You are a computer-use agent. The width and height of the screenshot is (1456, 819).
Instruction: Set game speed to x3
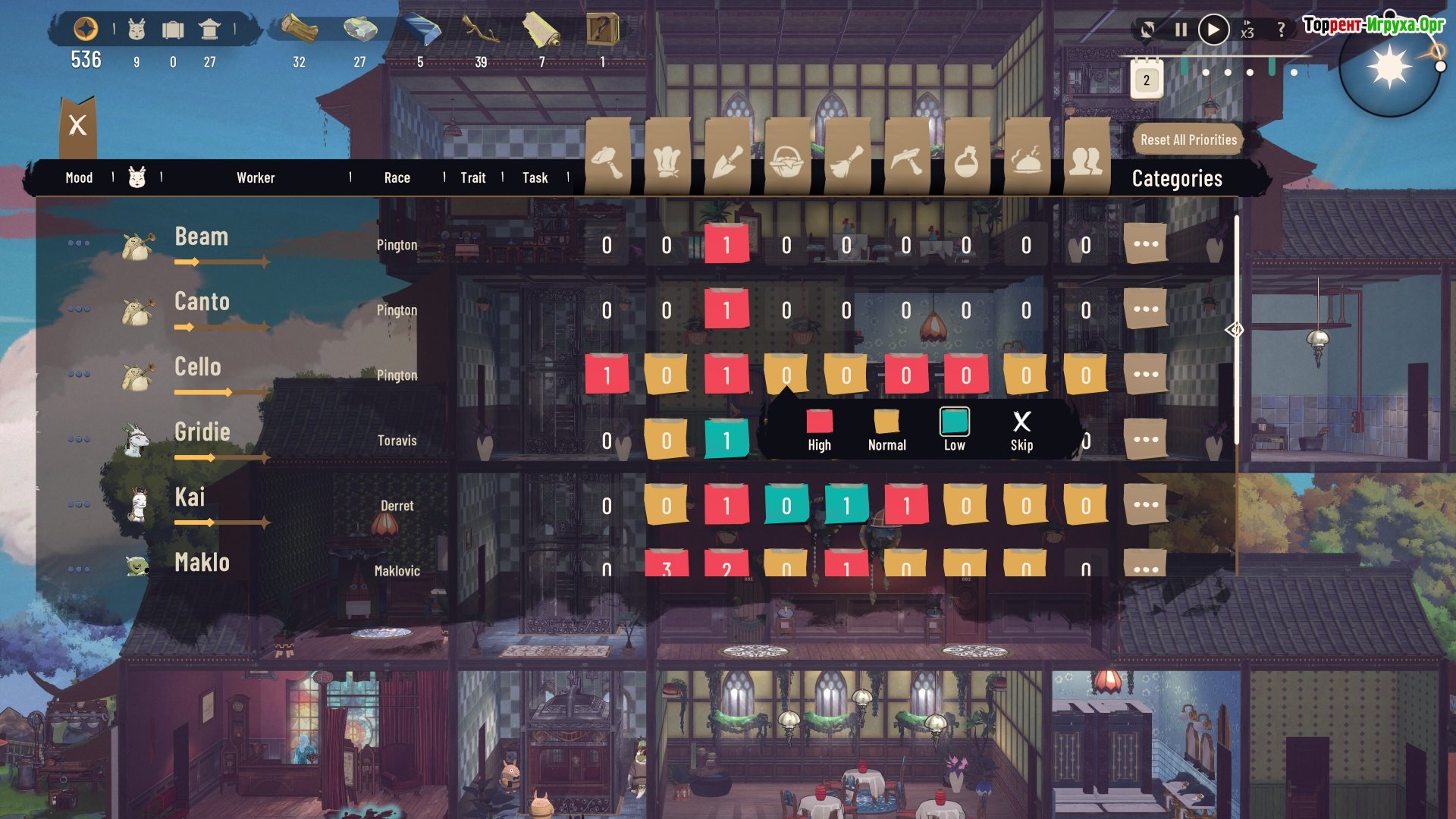point(1247,30)
